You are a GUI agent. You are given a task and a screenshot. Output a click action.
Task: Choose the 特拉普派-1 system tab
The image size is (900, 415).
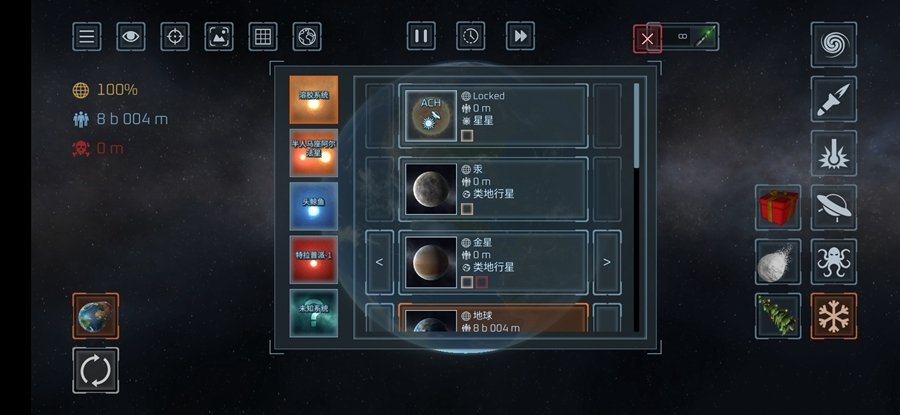coord(313,259)
